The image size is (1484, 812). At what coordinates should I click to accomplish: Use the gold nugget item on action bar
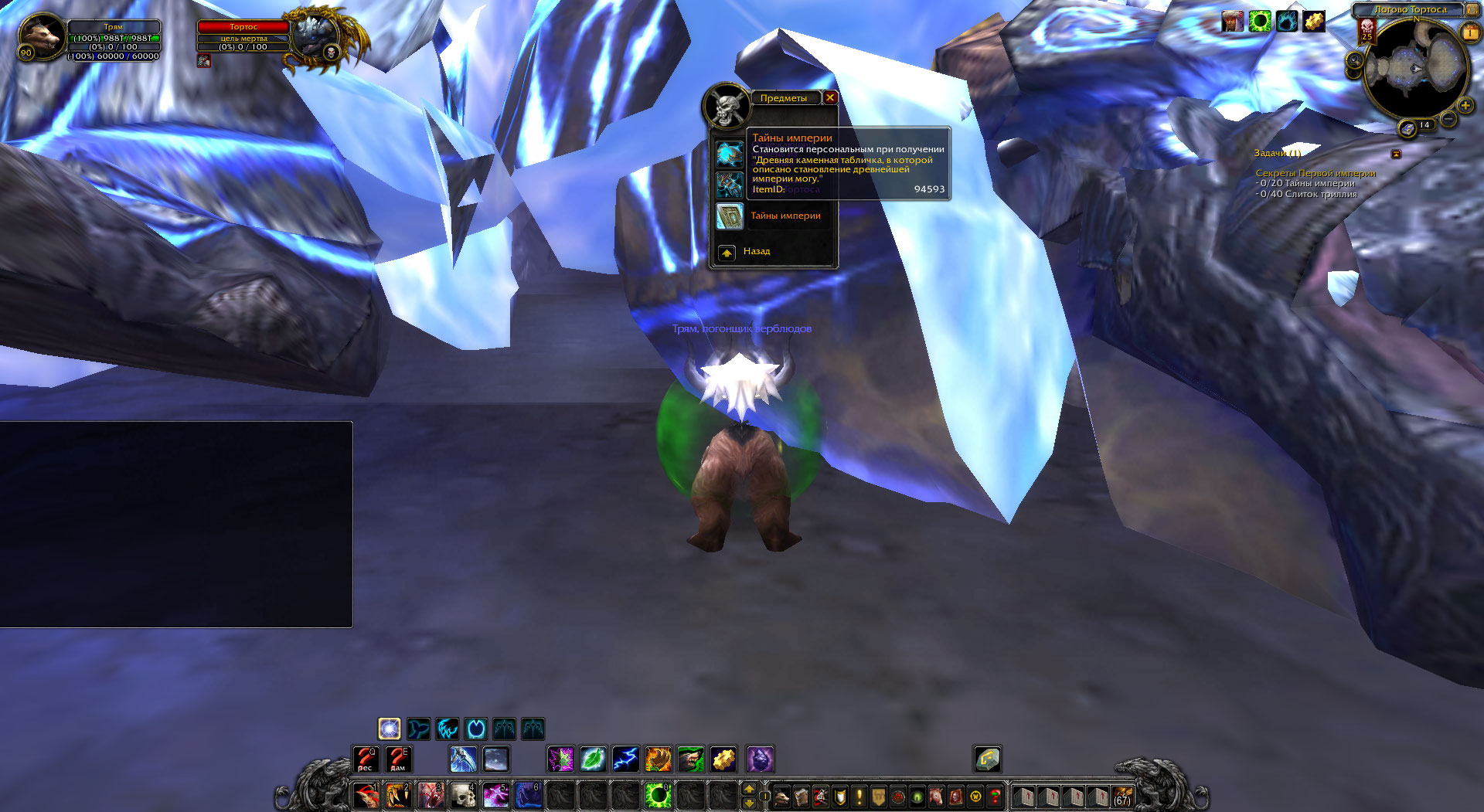(x=723, y=759)
